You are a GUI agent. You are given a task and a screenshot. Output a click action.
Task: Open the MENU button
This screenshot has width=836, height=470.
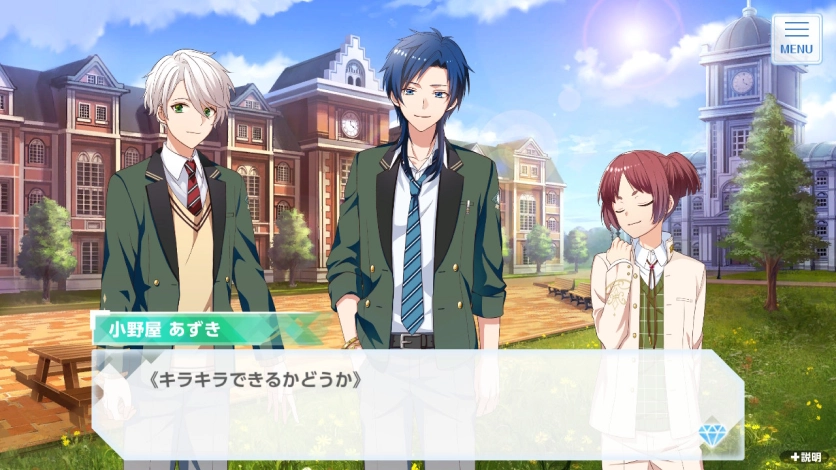(796, 38)
